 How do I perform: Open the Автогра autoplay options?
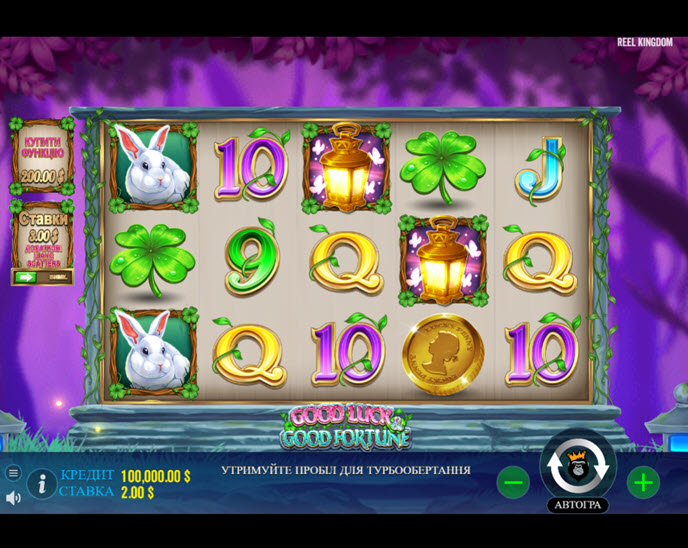tap(578, 505)
